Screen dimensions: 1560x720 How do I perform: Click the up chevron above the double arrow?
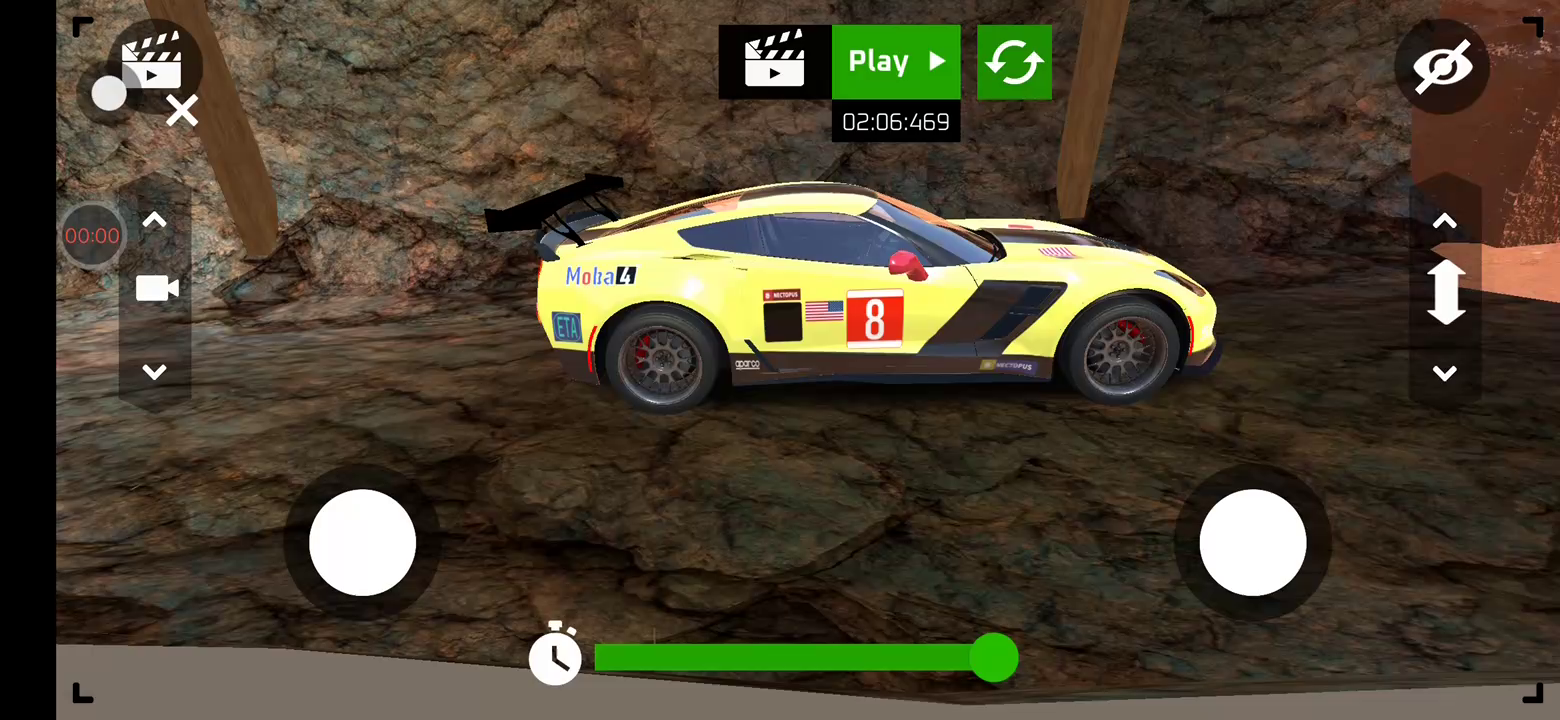click(1444, 221)
